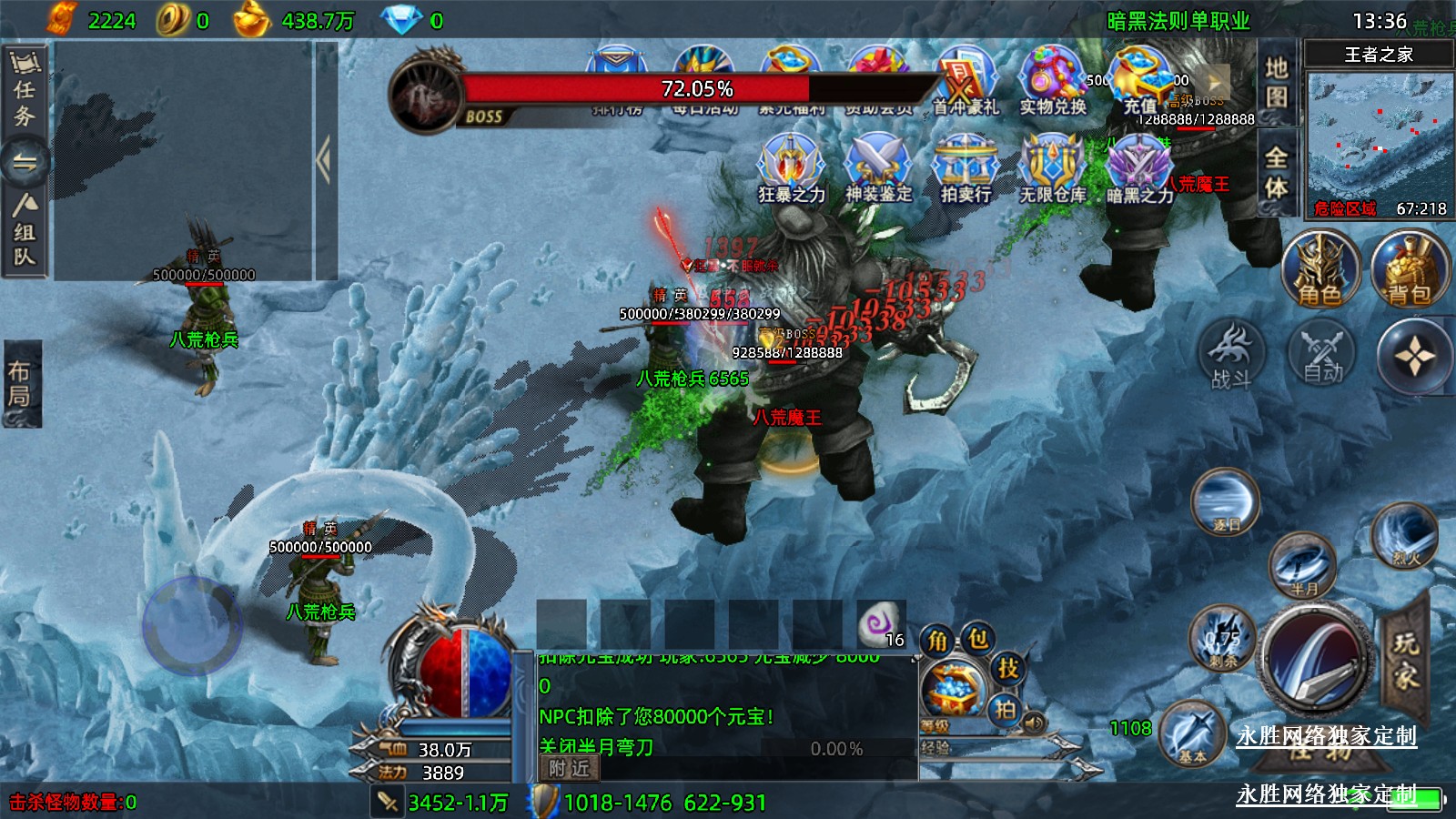Switch to the 玩家 player target tab

click(x=1405, y=660)
